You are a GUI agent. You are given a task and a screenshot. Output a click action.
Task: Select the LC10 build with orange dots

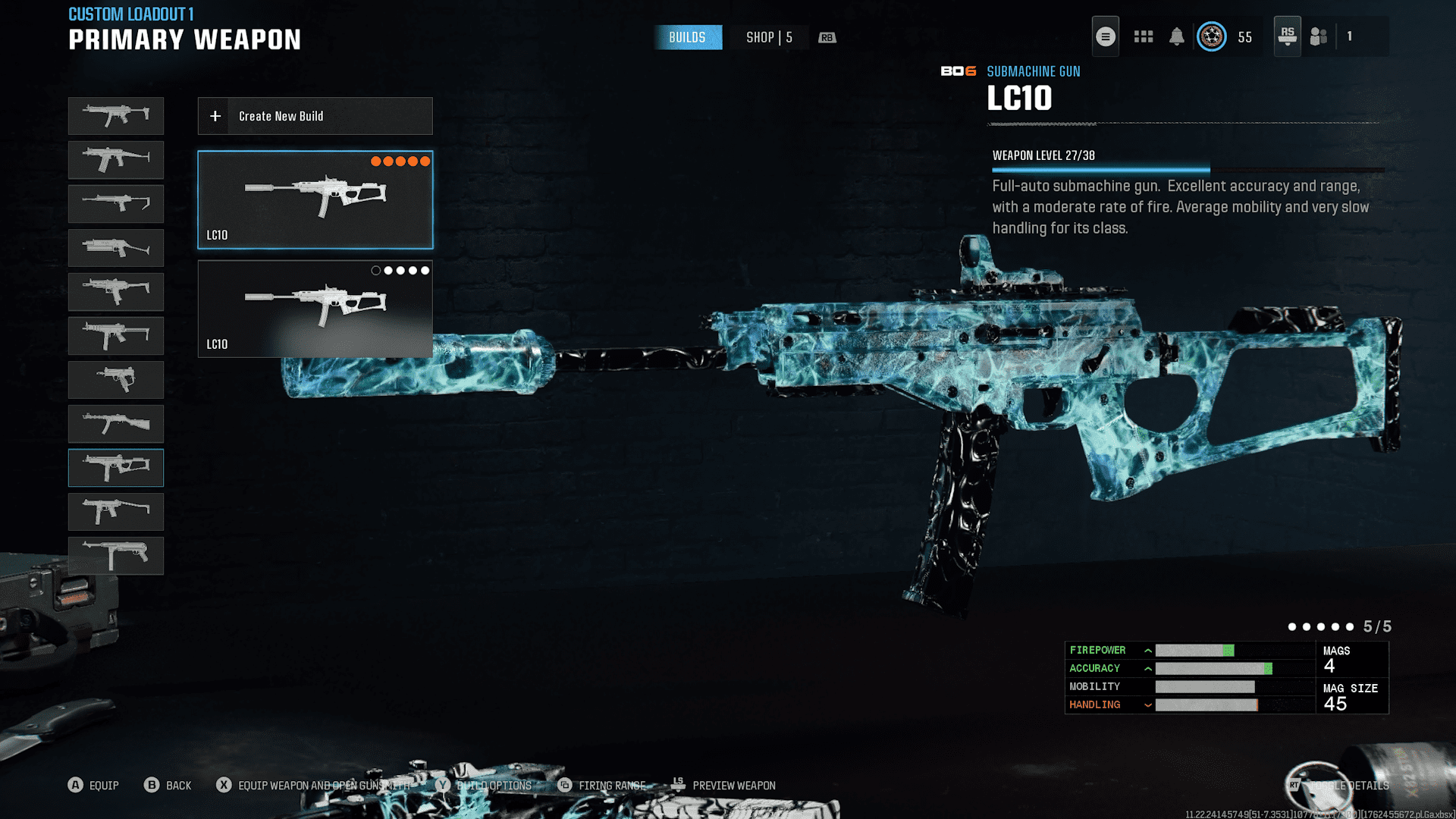315,199
